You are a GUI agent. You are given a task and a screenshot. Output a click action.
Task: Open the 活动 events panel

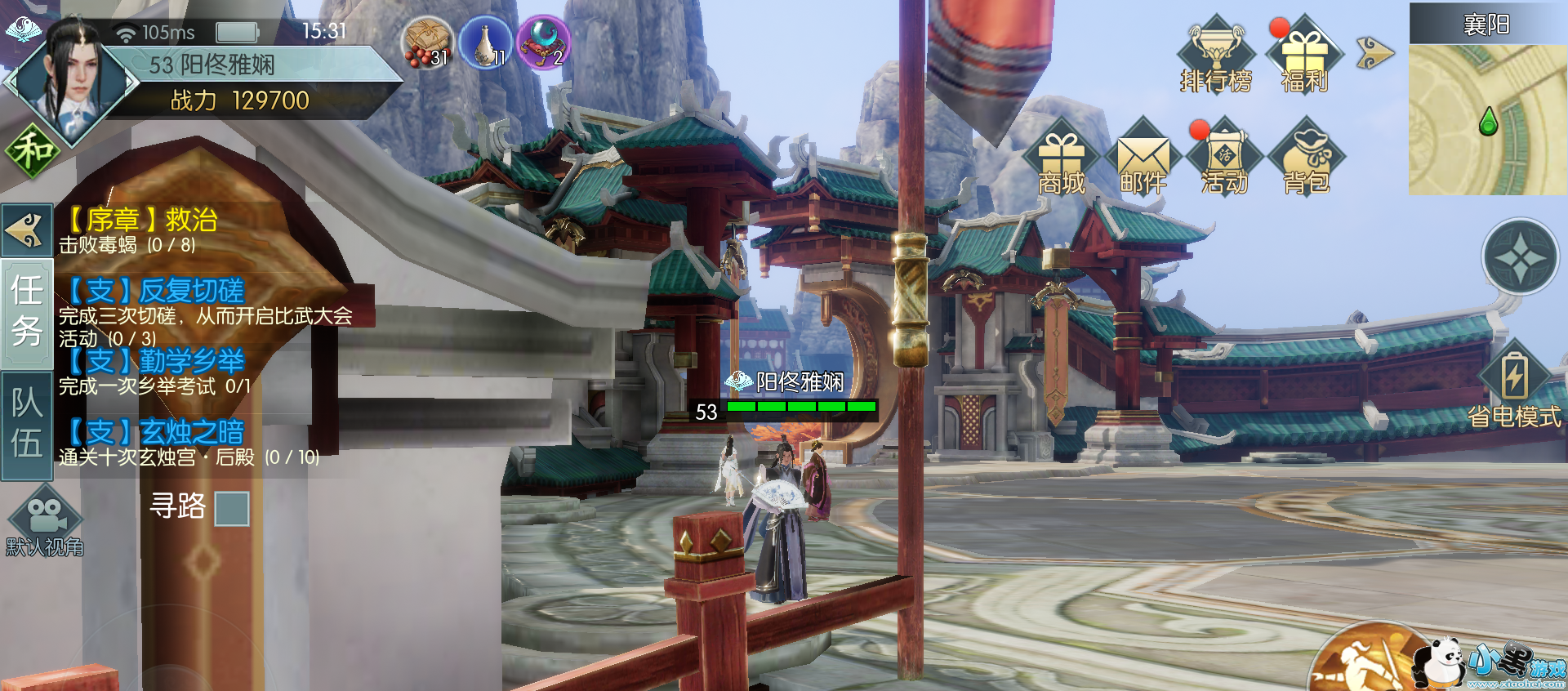click(1224, 159)
